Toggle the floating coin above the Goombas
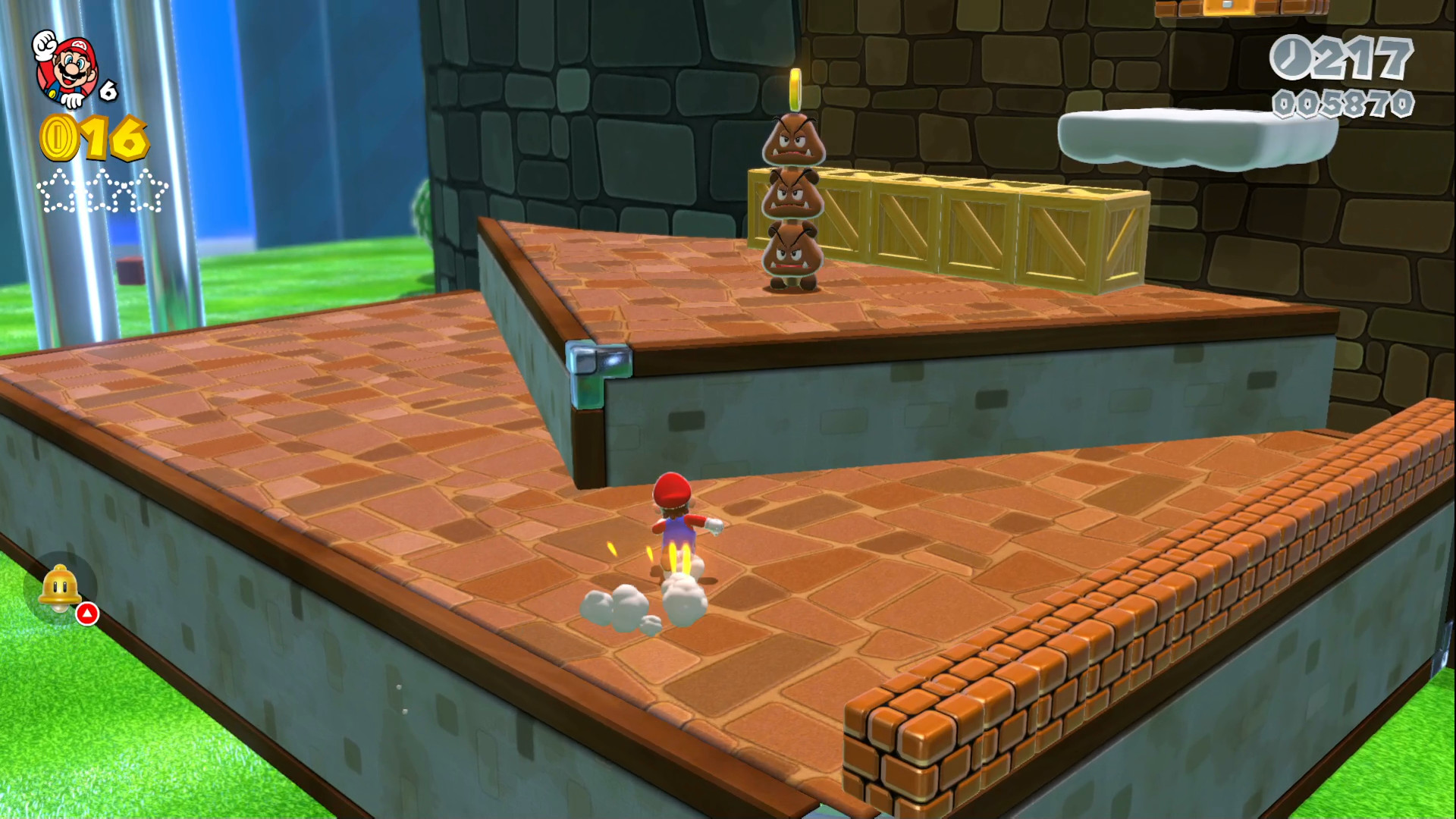Viewport: 1456px width, 819px height. (795, 89)
